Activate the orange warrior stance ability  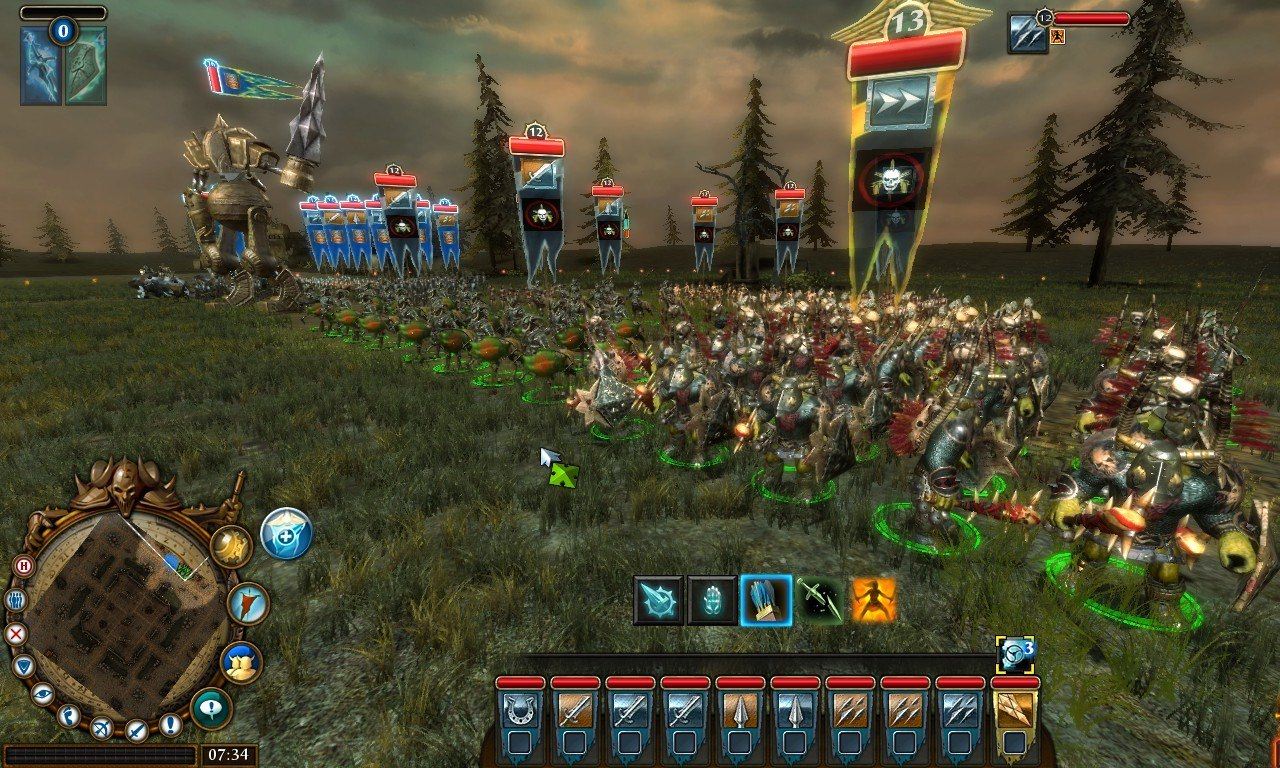pyautogui.click(x=874, y=600)
